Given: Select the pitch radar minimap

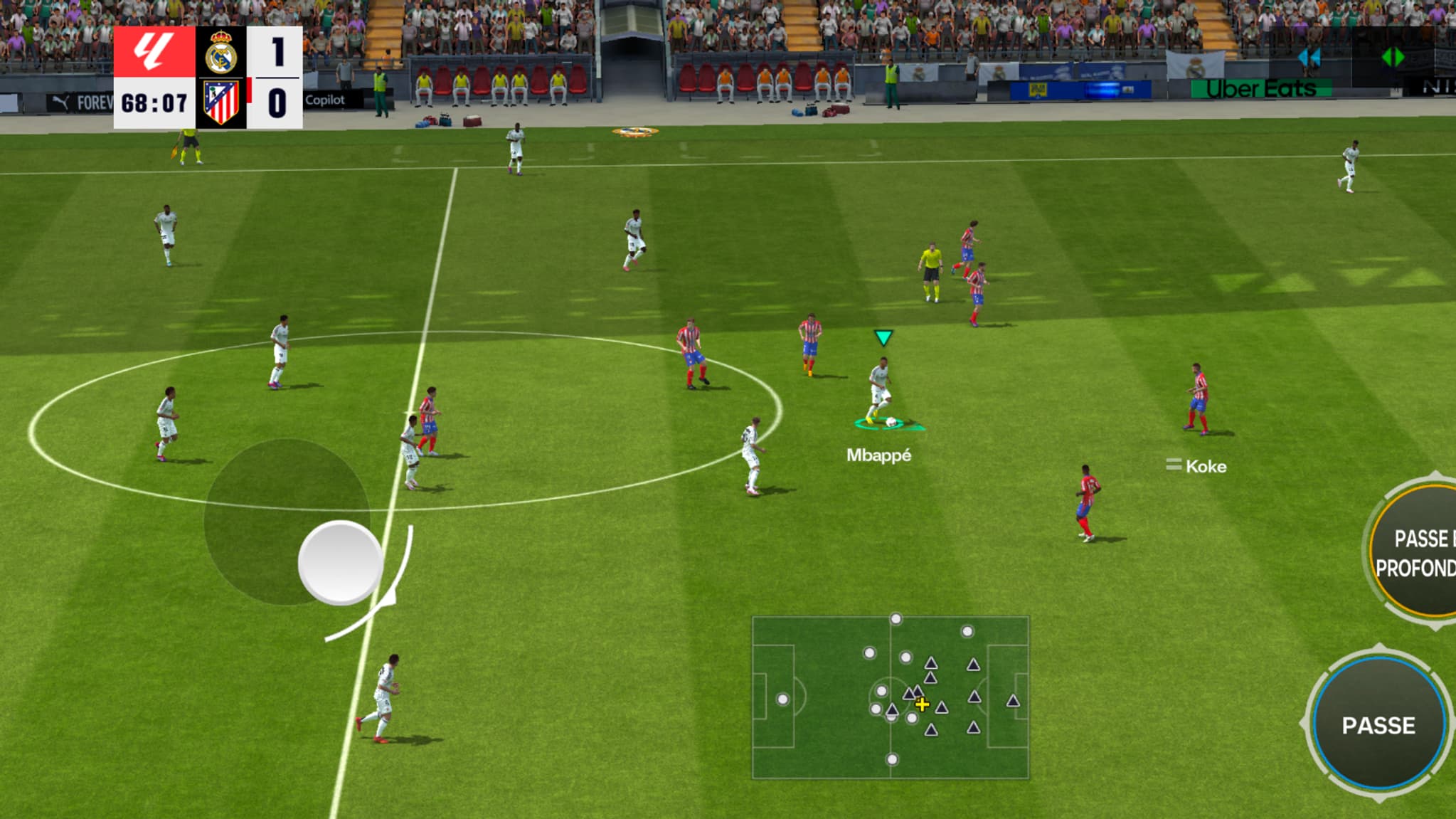Looking at the screenshot, I should pyautogui.click(x=891, y=697).
